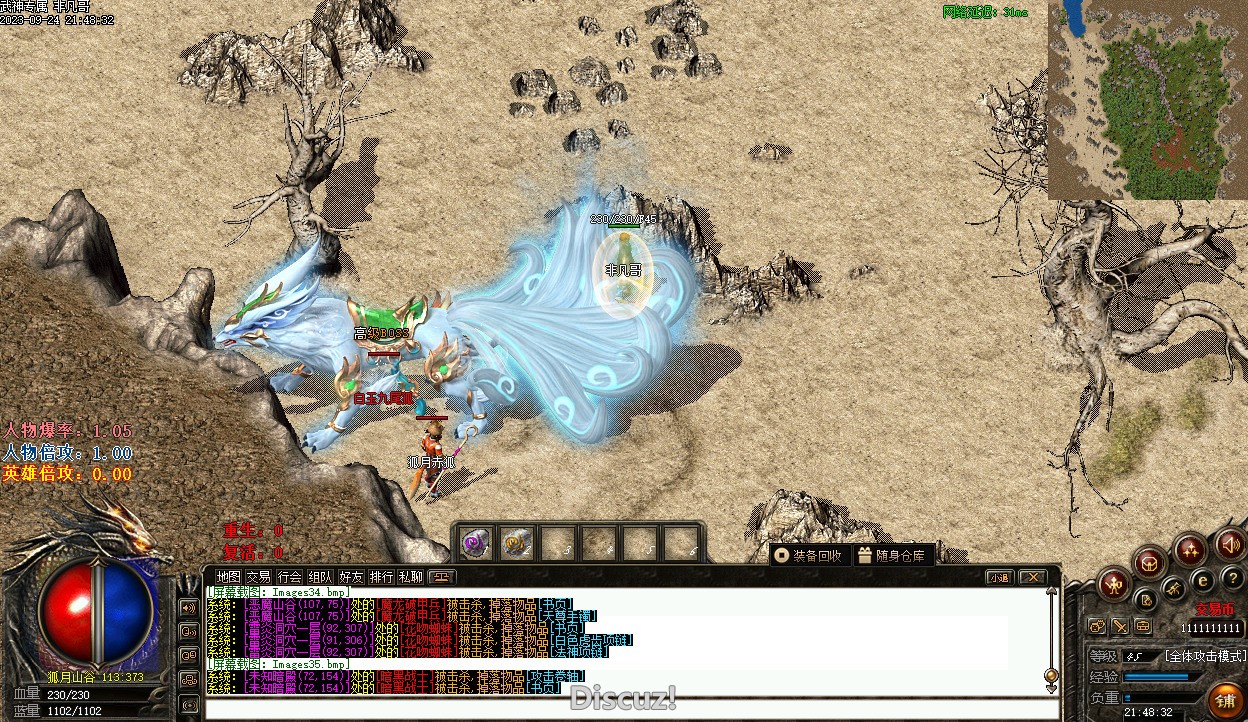Viewport: 1248px width, 722px height.
Task: Click the 小退 logout button
Action: click(x=999, y=577)
